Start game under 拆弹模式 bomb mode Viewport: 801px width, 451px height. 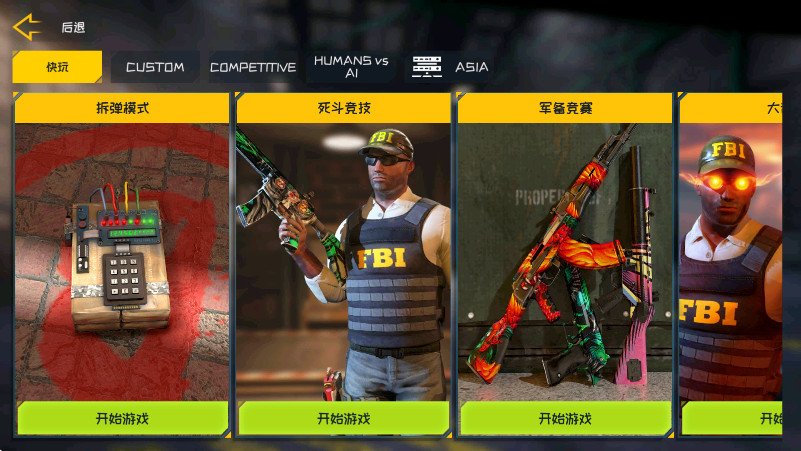point(122,418)
